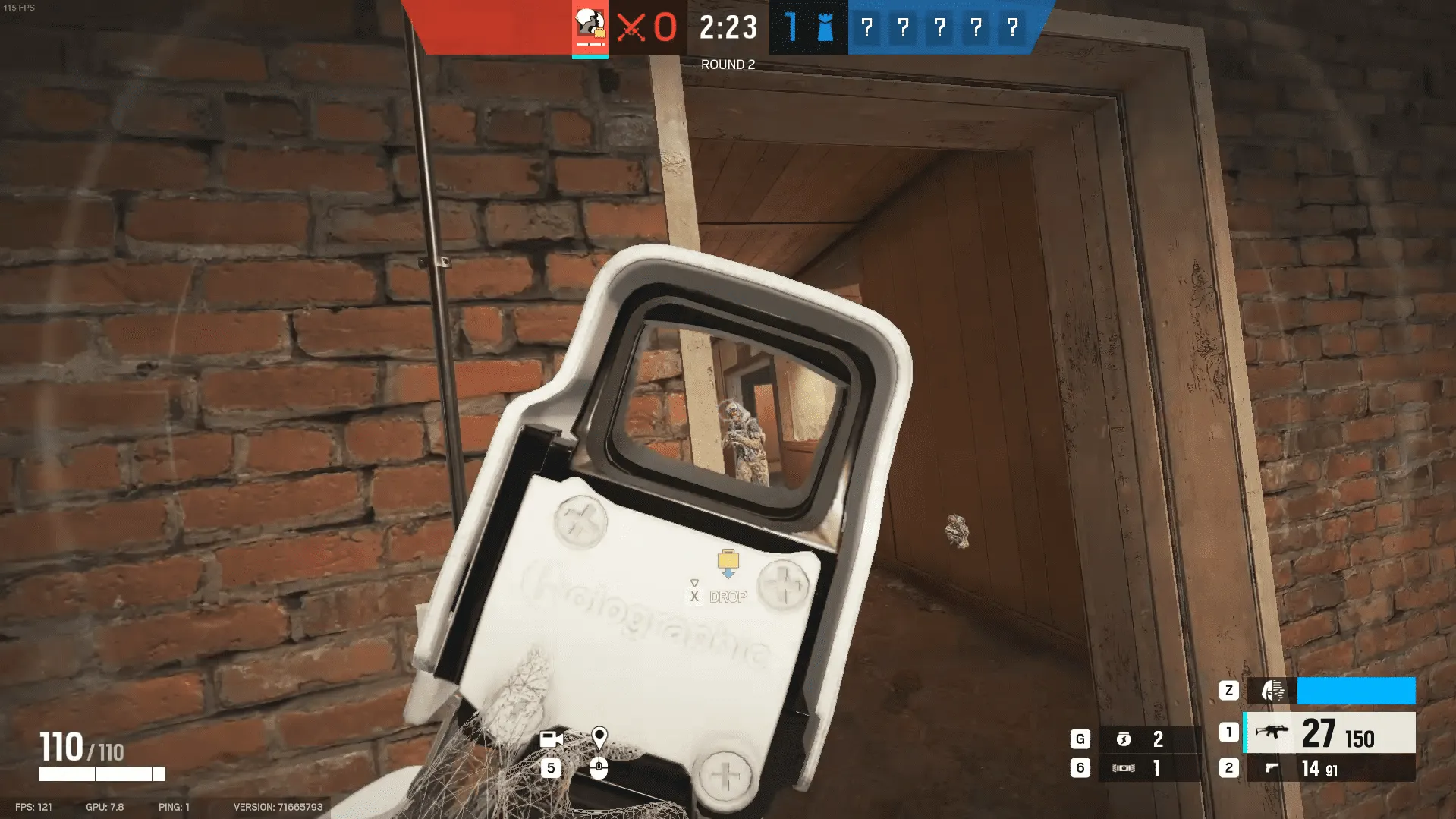Click the Nøkk gadget face icon beside Z
1456x819 pixels.
(x=1272, y=691)
